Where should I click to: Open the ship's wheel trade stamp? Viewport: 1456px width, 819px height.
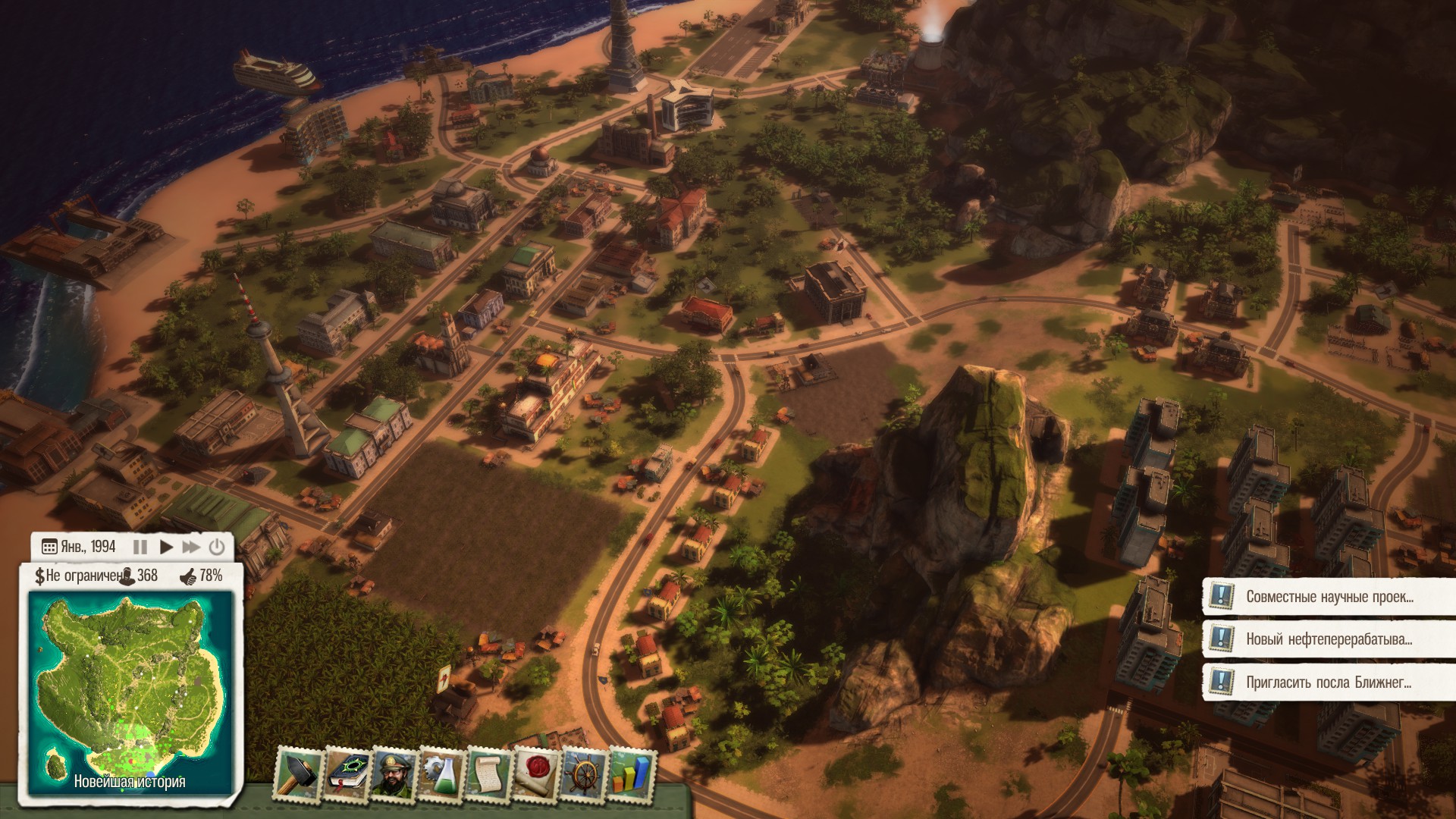[584, 773]
